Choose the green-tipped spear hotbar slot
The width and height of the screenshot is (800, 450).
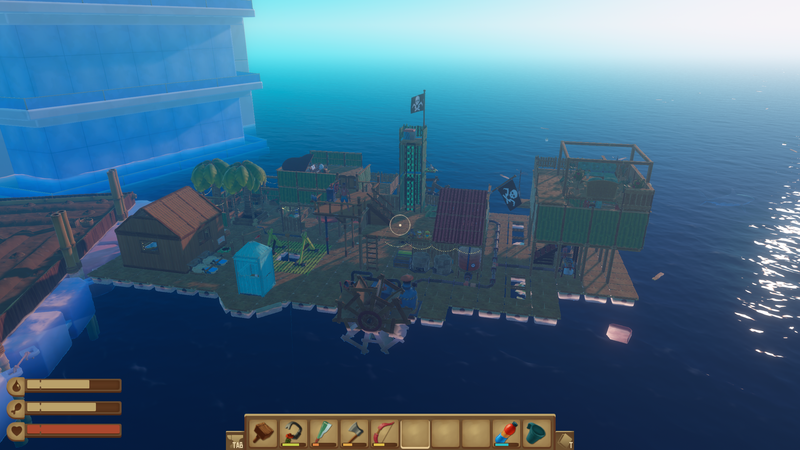tap(324, 432)
